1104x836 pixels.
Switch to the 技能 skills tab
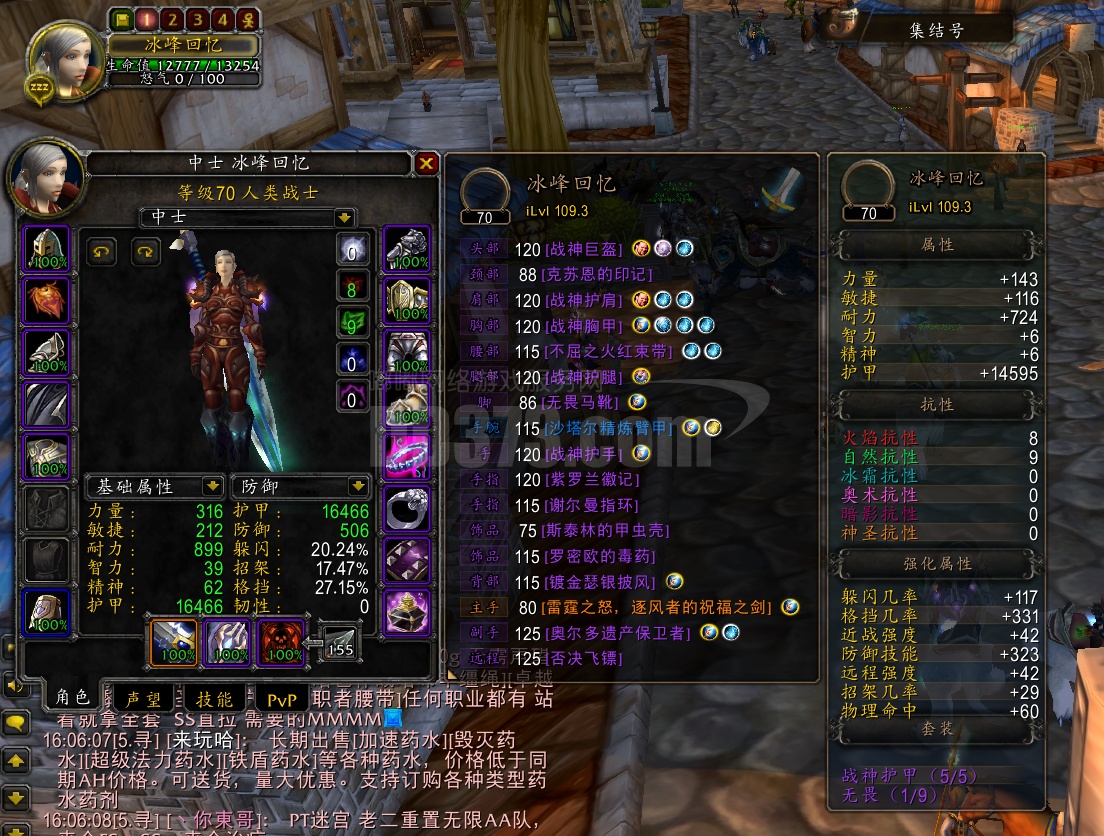214,698
